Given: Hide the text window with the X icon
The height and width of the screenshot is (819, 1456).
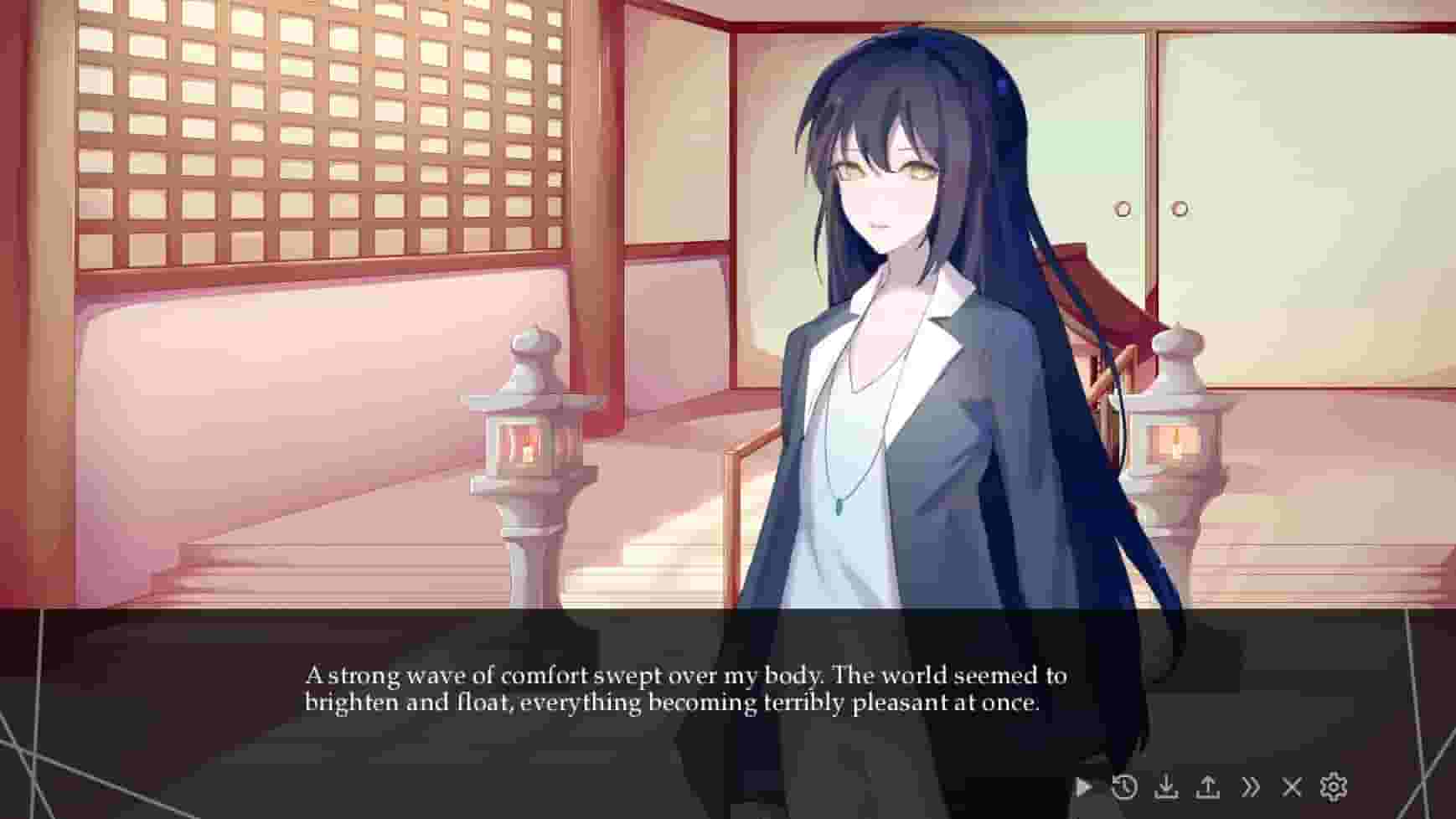Looking at the screenshot, I should click(1291, 786).
